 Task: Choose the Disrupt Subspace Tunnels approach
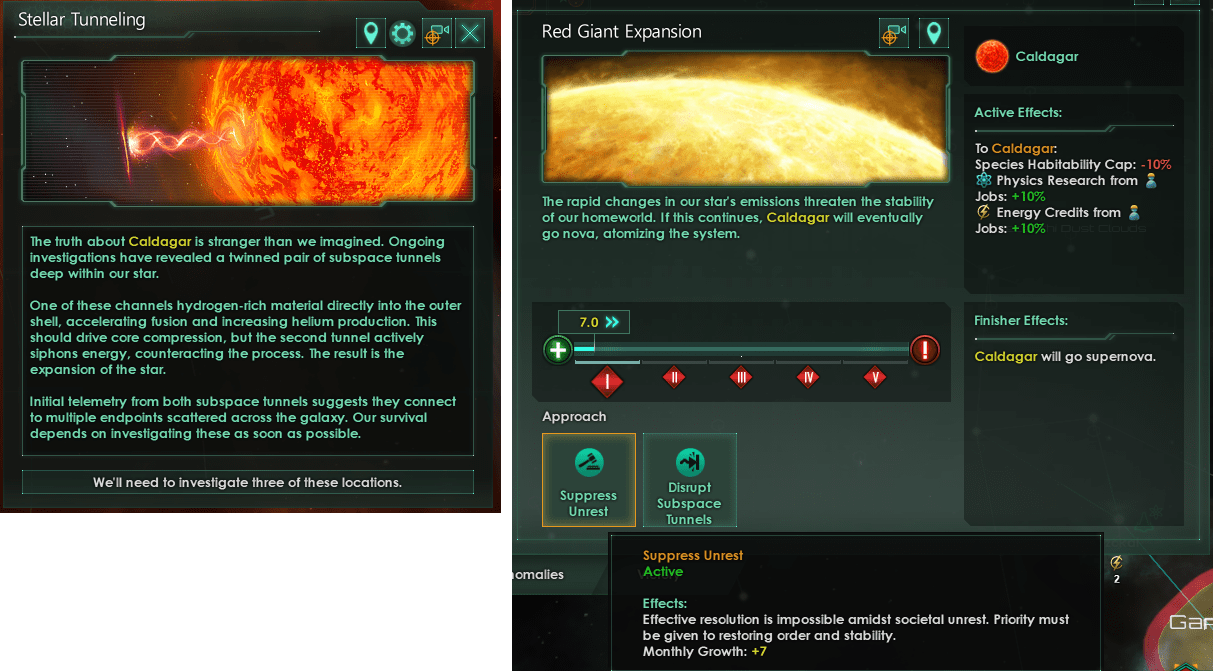point(689,480)
